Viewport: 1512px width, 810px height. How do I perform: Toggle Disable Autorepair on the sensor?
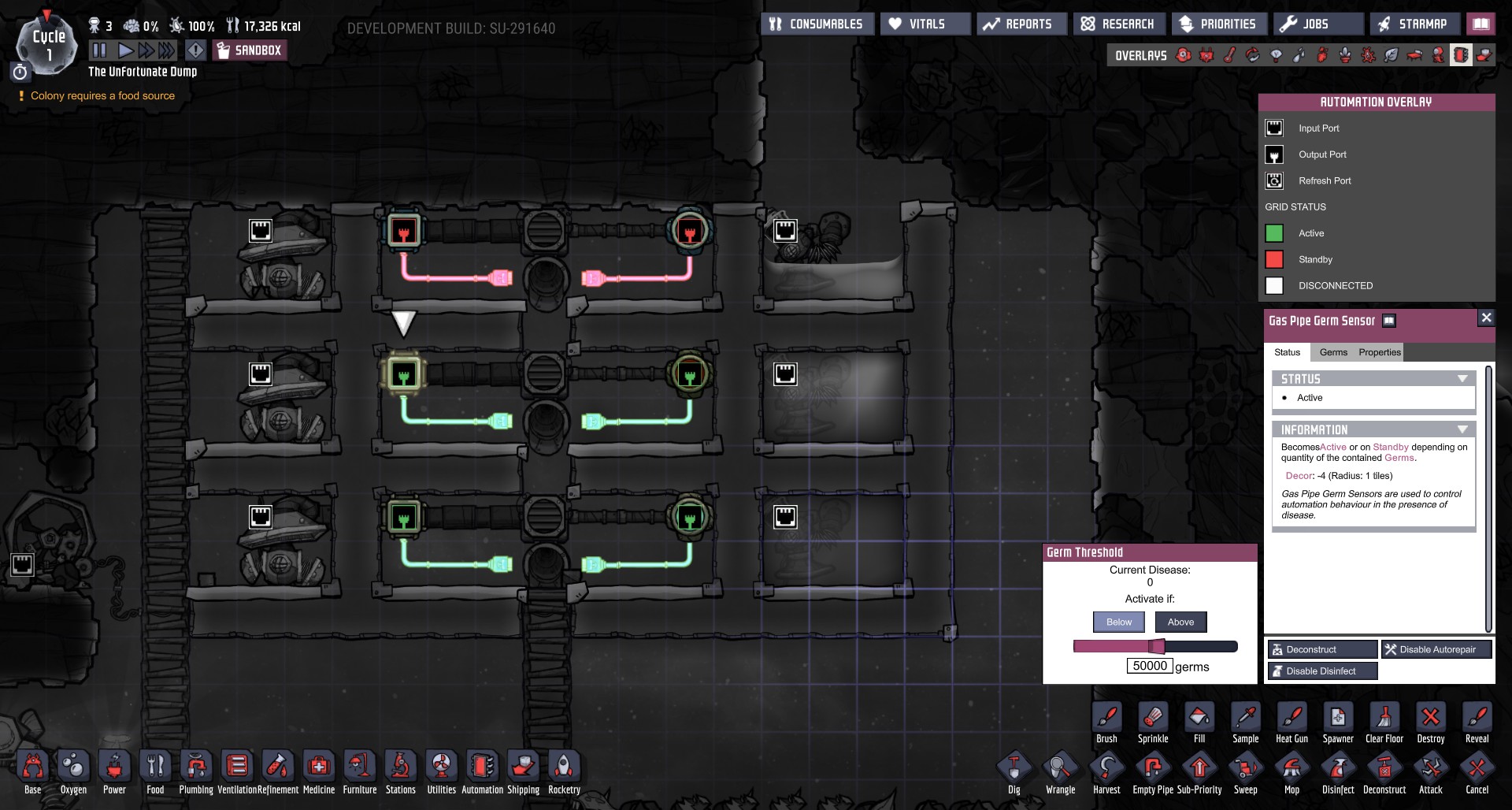pos(1436,649)
